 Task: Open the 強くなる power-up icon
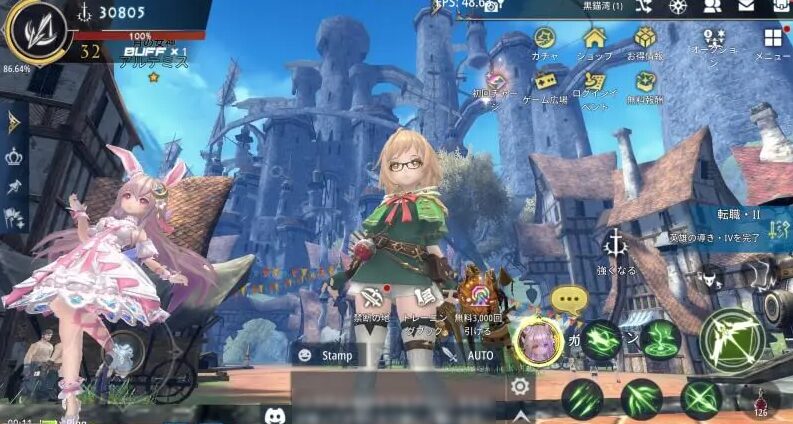coord(617,245)
